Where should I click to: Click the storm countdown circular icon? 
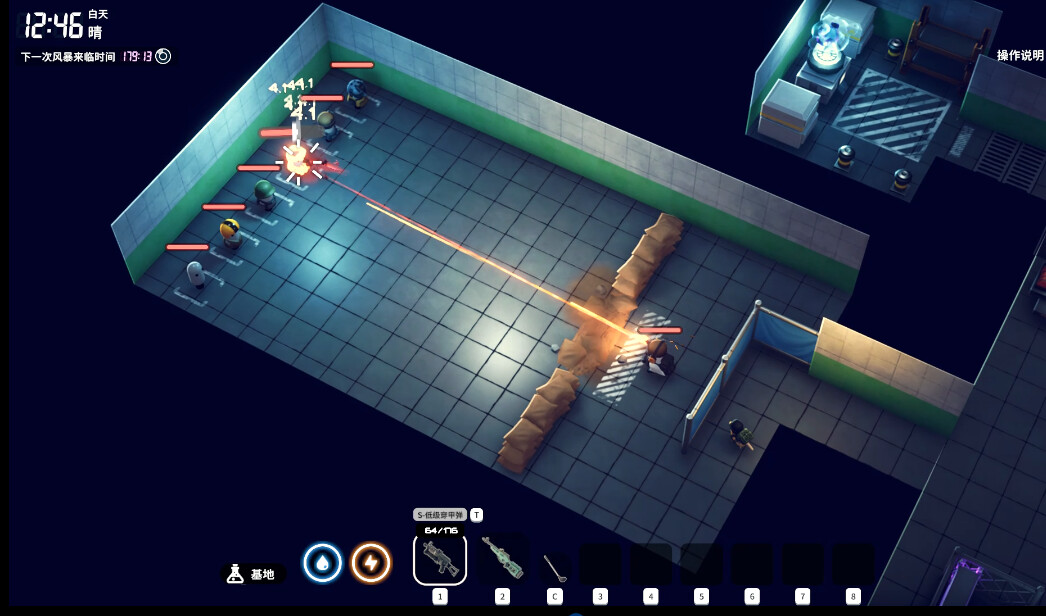click(x=163, y=57)
